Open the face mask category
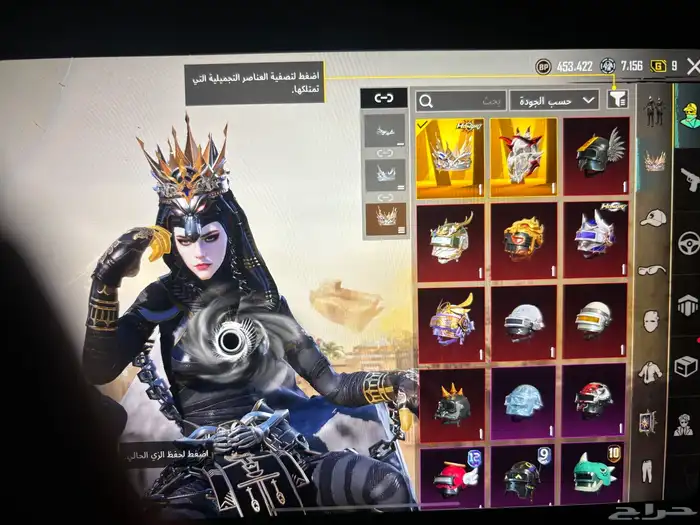This screenshot has height=525, width=700. pos(650,320)
